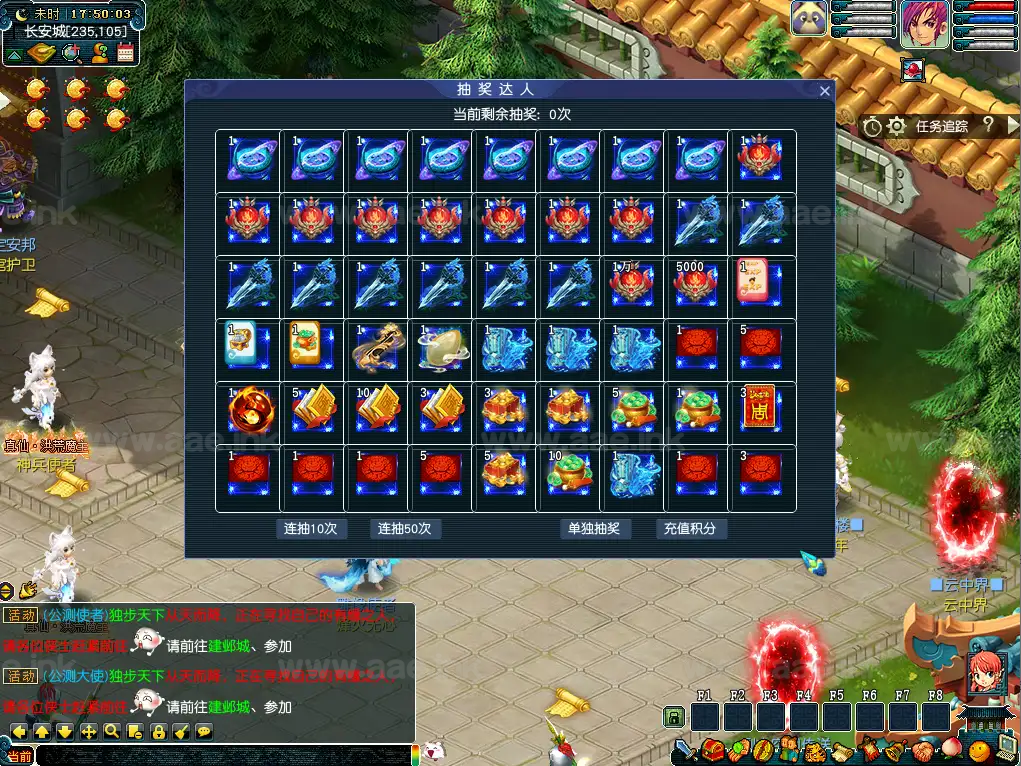Select the flaming fire orb prize
Screen dimensions: 1021x766
coord(246,412)
